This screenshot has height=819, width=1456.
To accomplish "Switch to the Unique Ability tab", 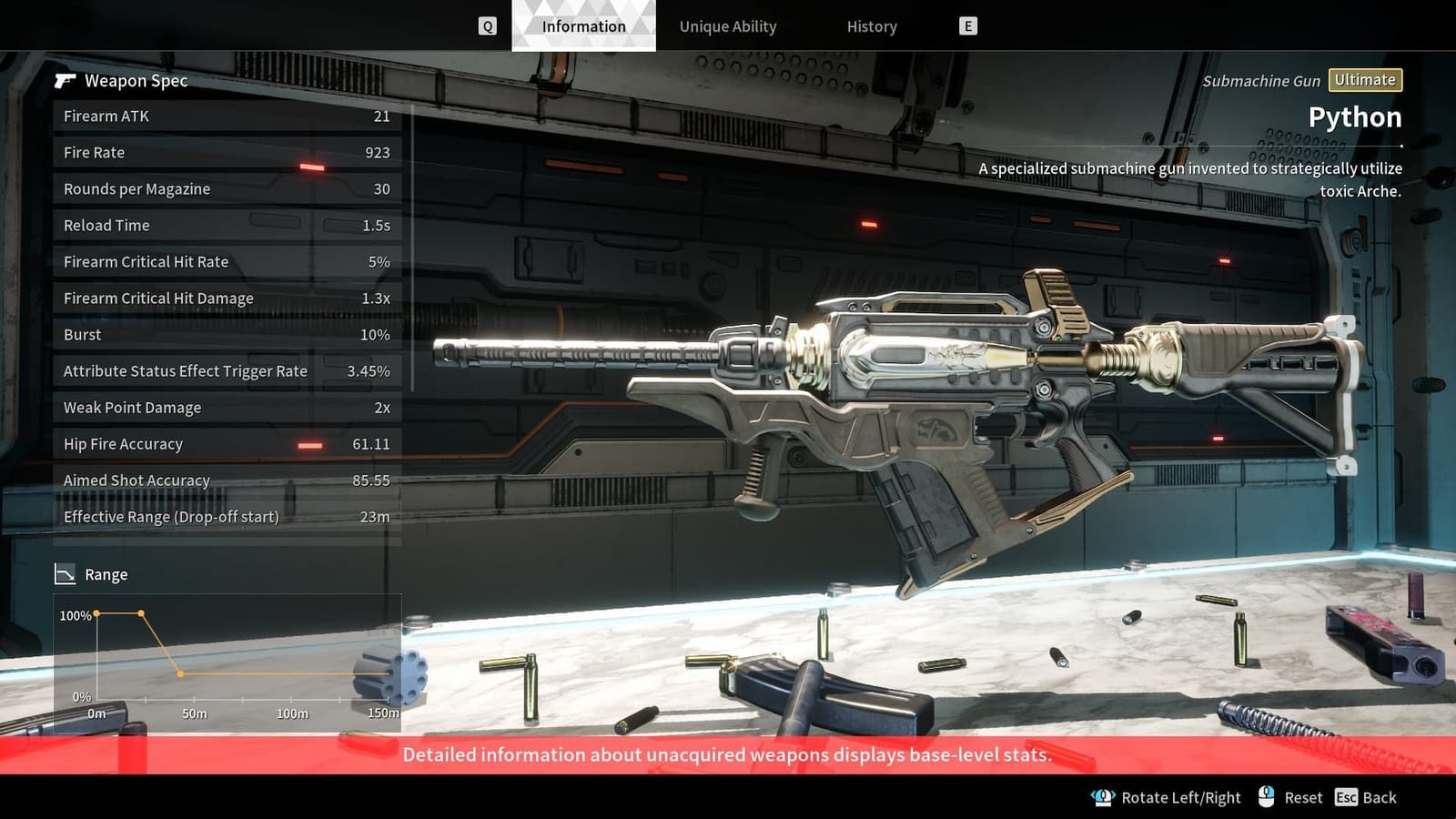I will pyautogui.click(x=728, y=26).
